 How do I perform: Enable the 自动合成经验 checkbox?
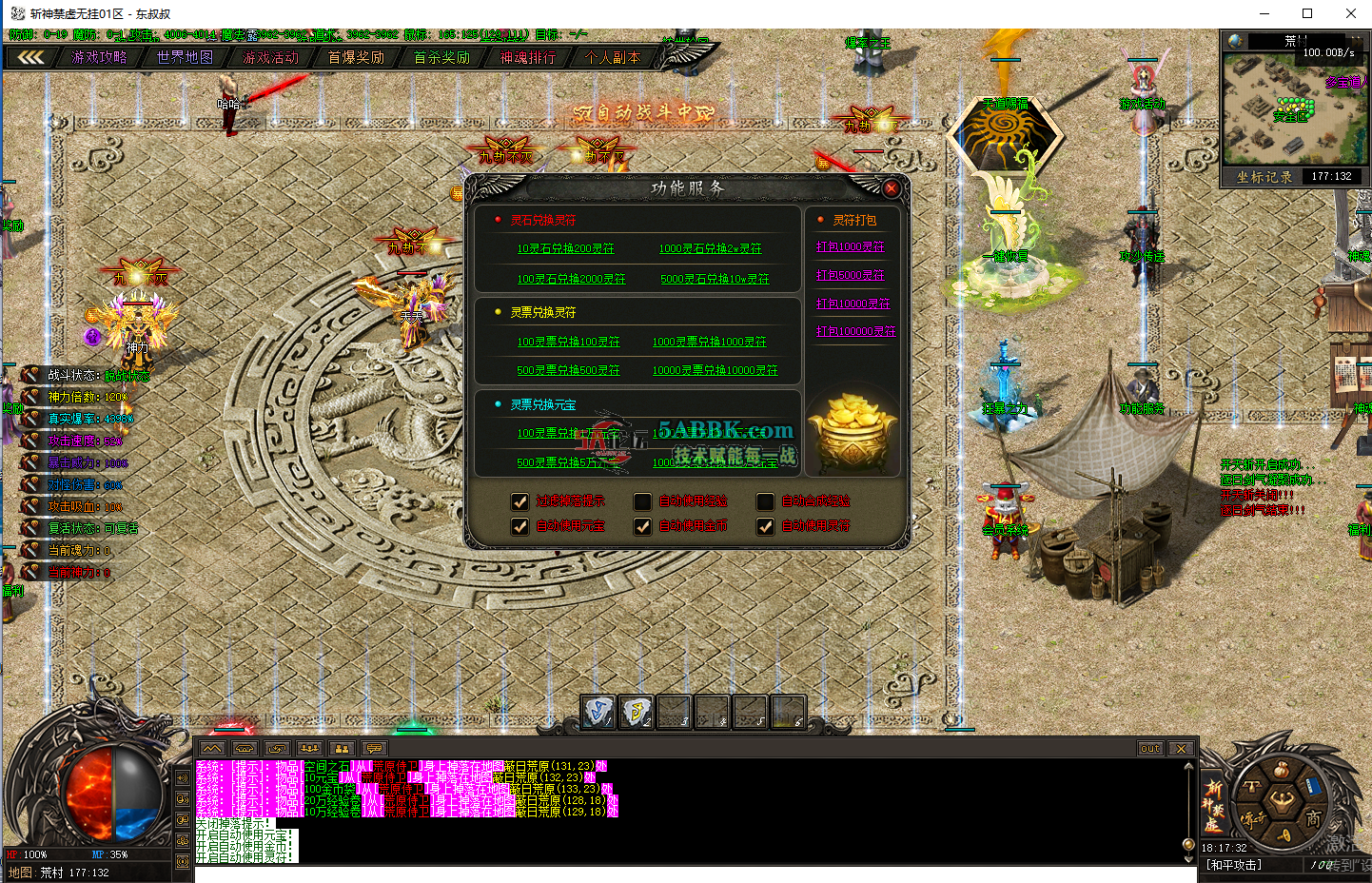pos(765,501)
